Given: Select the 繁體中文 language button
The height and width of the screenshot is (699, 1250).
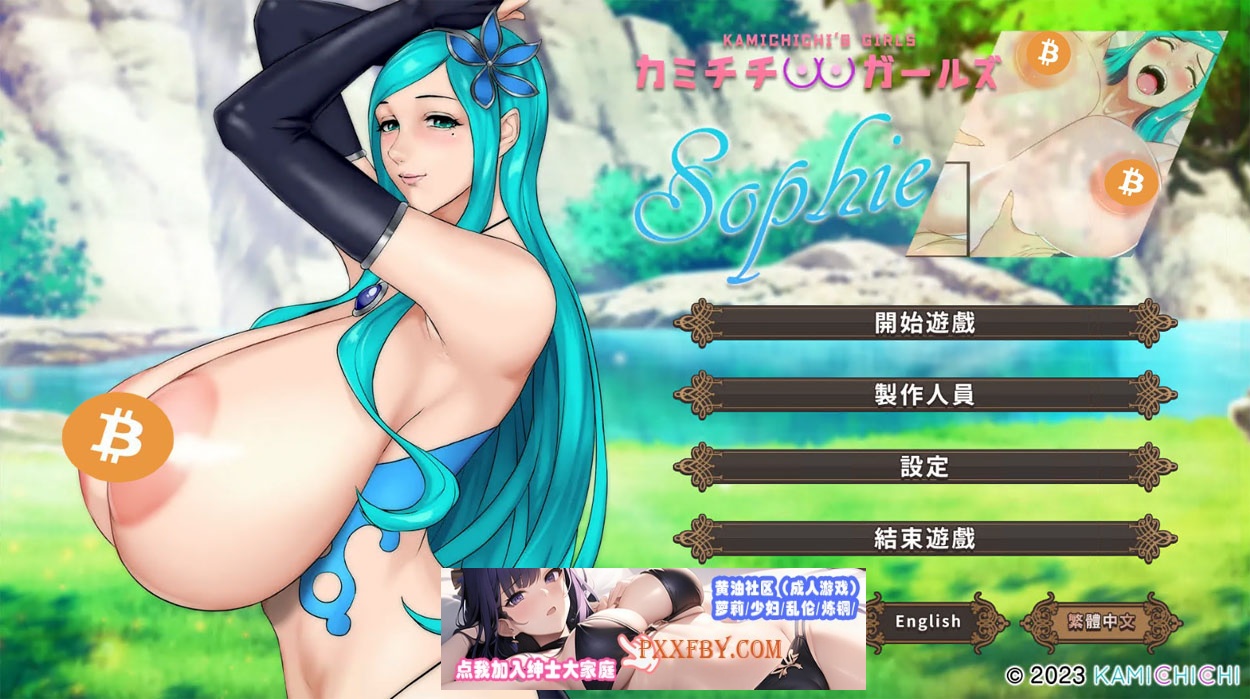Looking at the screenshot, I should tap(1100, 621).
